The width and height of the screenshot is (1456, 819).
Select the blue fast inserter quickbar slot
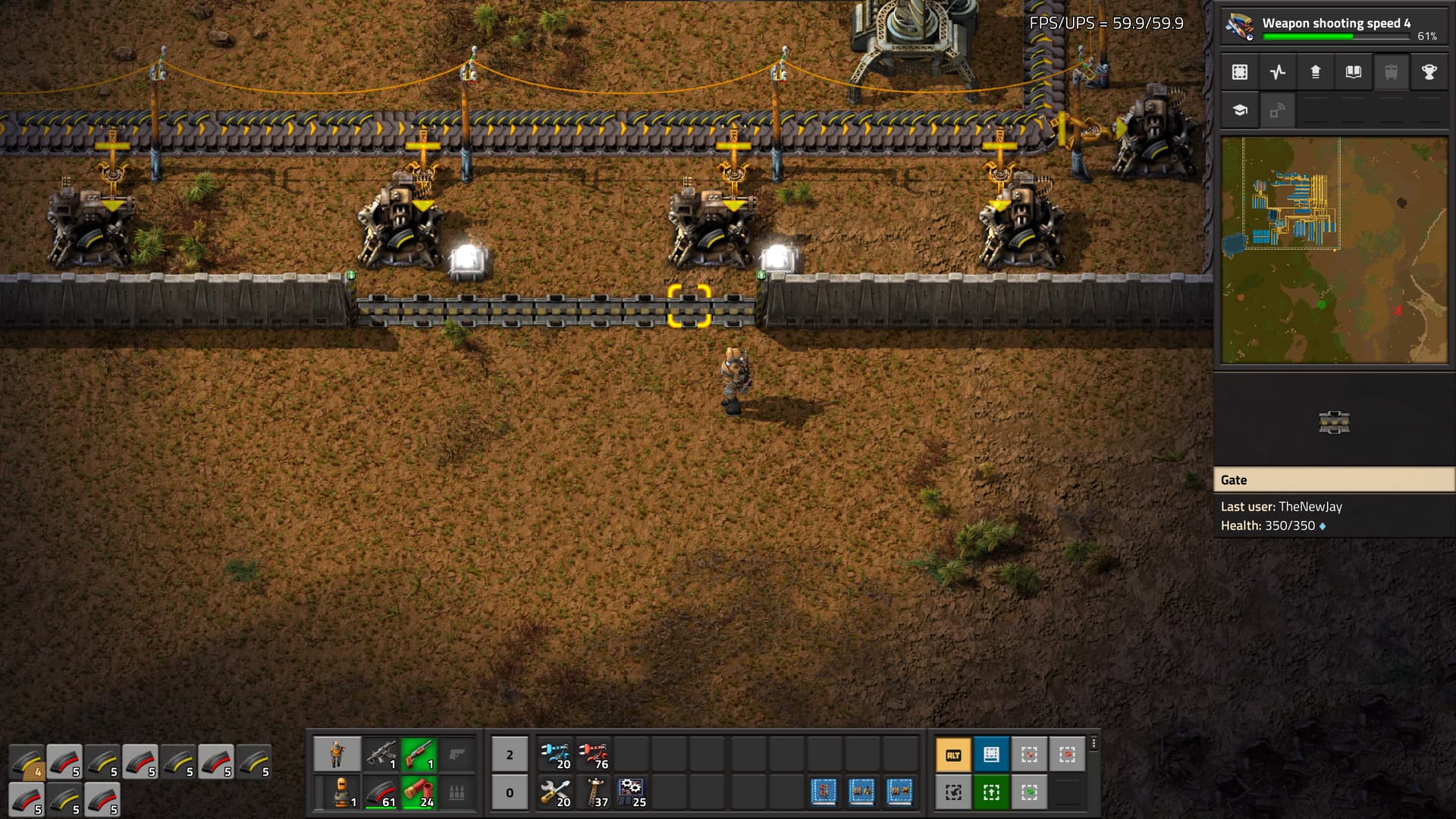point(556,755)
